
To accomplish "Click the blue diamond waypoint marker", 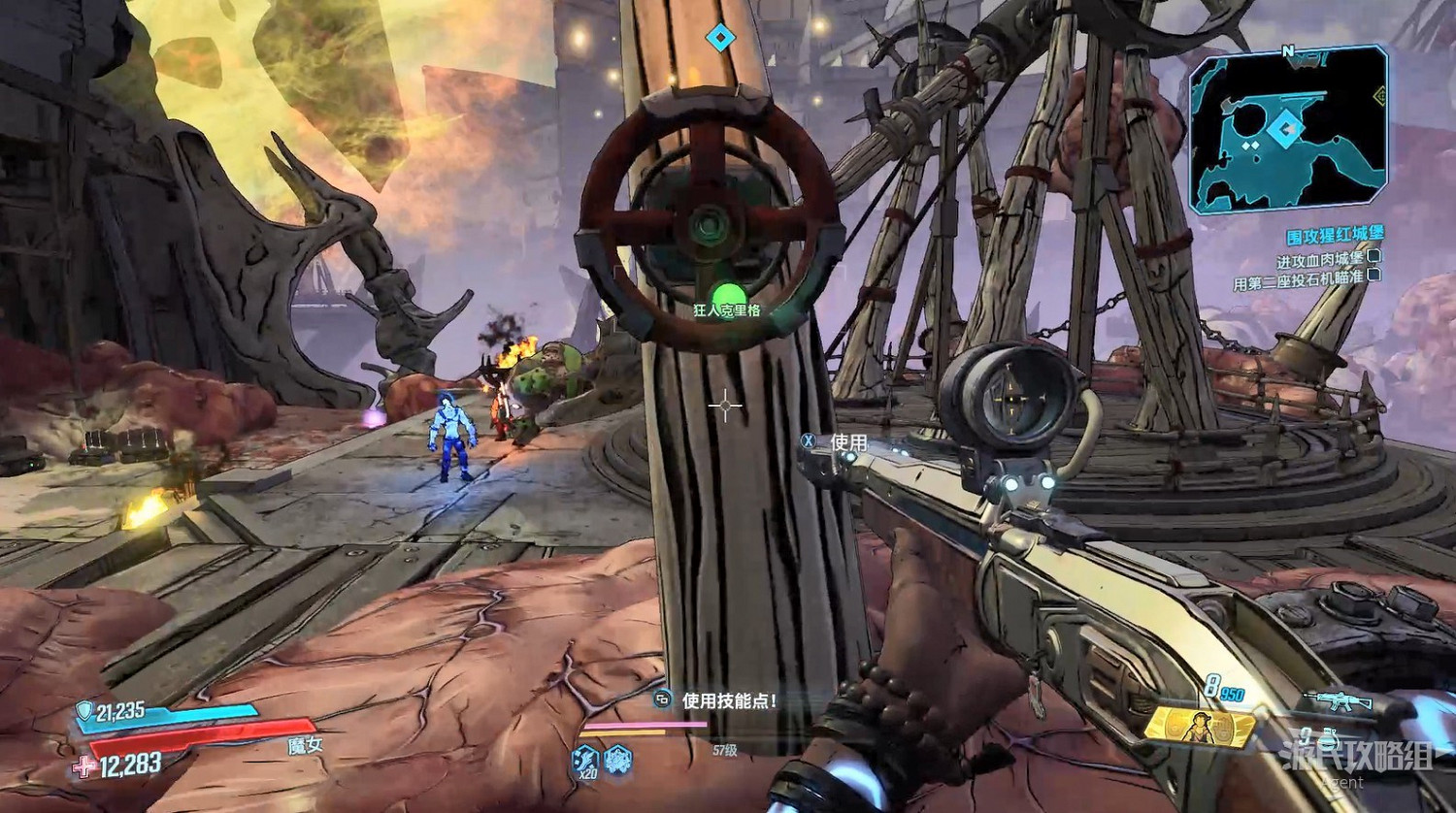I will tap(719, 38).
